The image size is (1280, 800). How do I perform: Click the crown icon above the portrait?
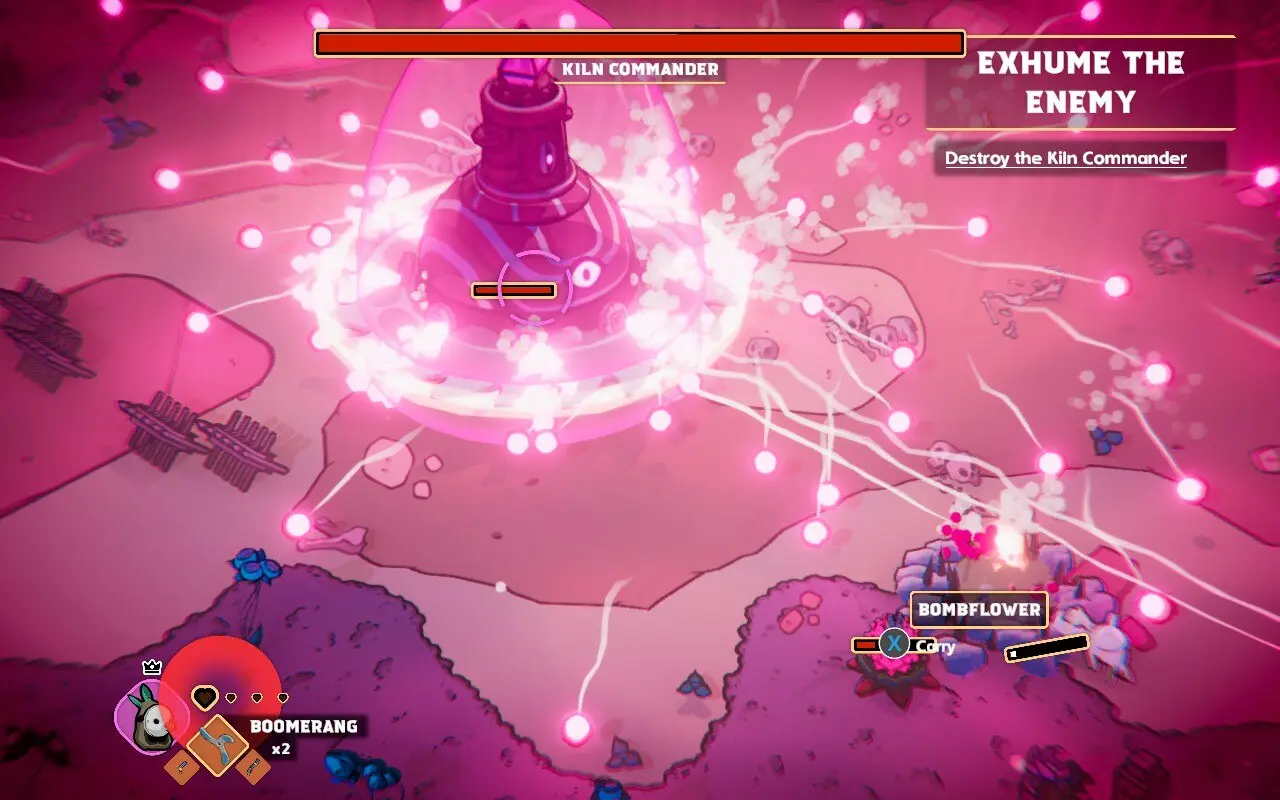point(153,667)
